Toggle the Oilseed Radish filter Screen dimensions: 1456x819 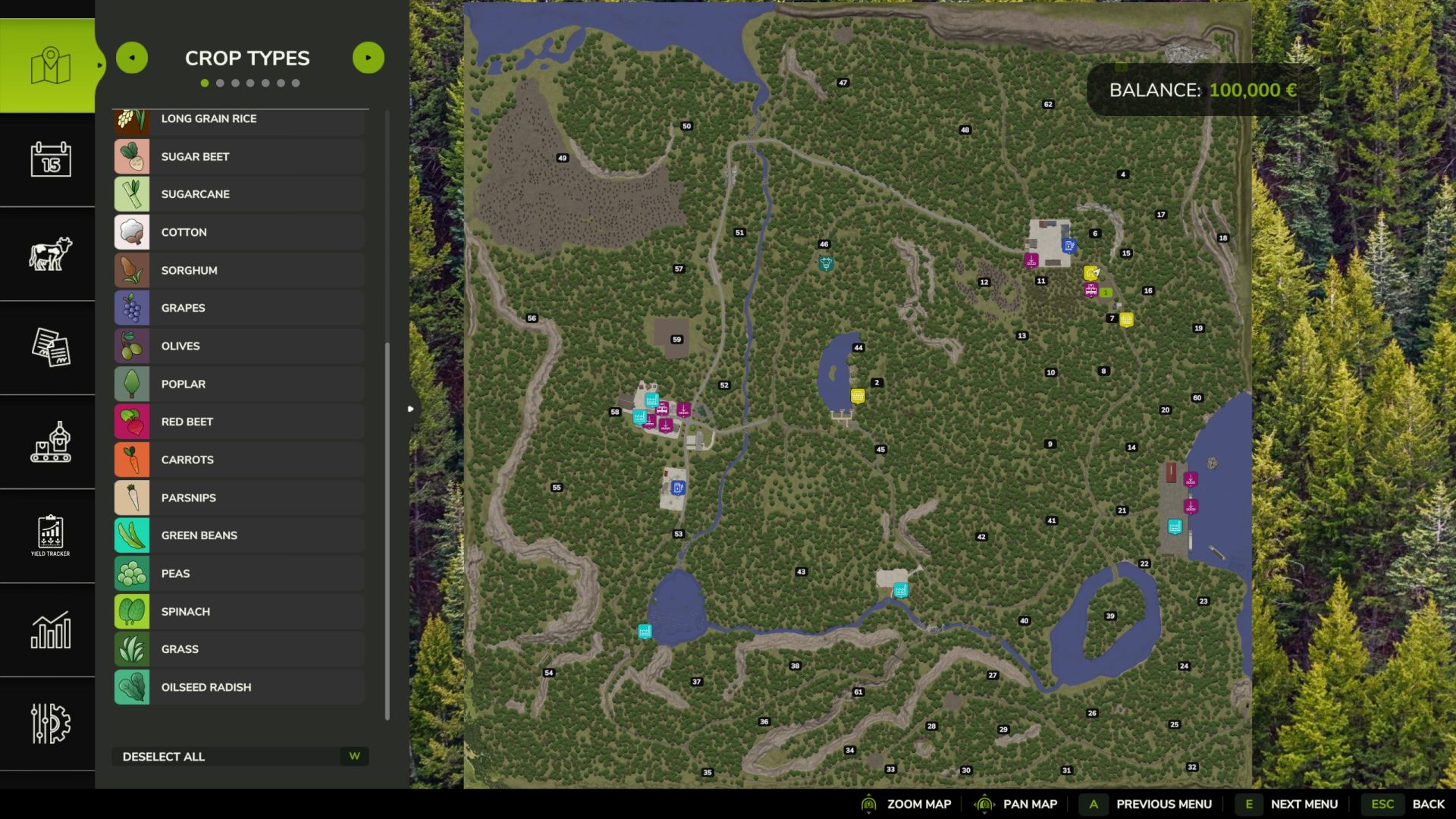239,687
